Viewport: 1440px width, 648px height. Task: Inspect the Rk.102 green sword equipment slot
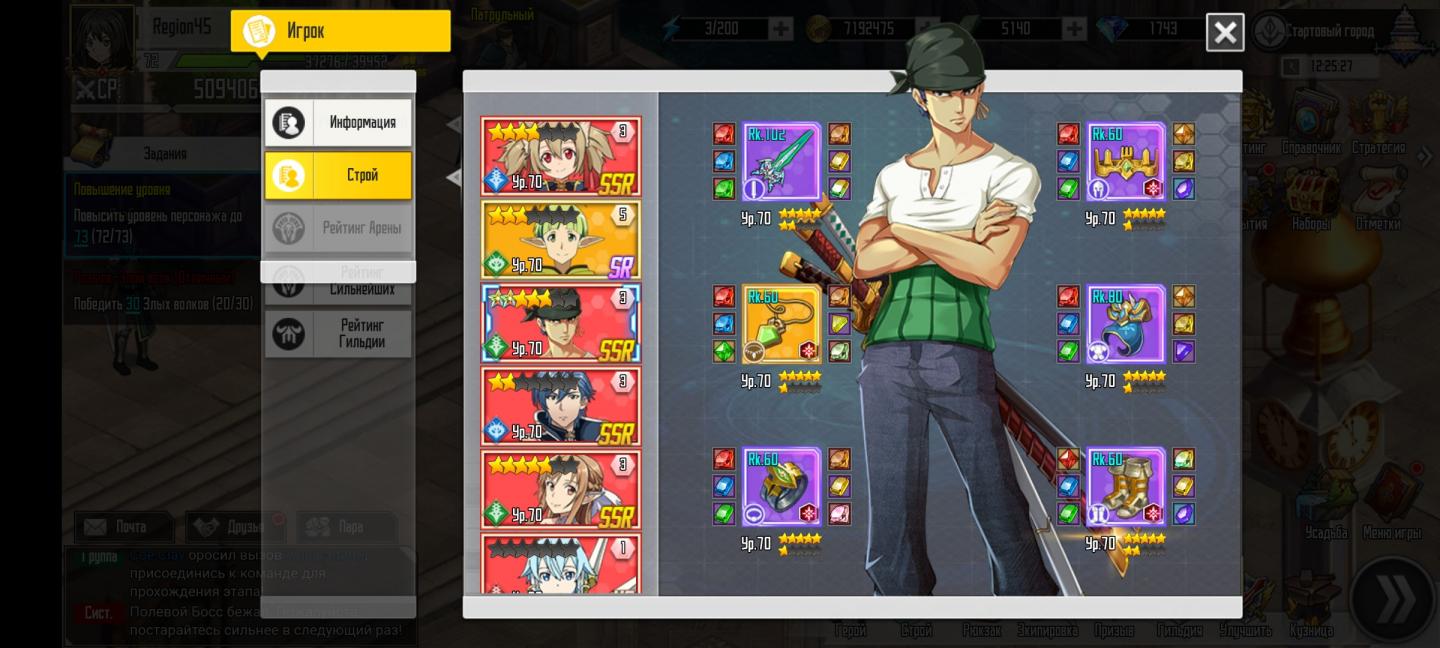click(x=781, y=162)
